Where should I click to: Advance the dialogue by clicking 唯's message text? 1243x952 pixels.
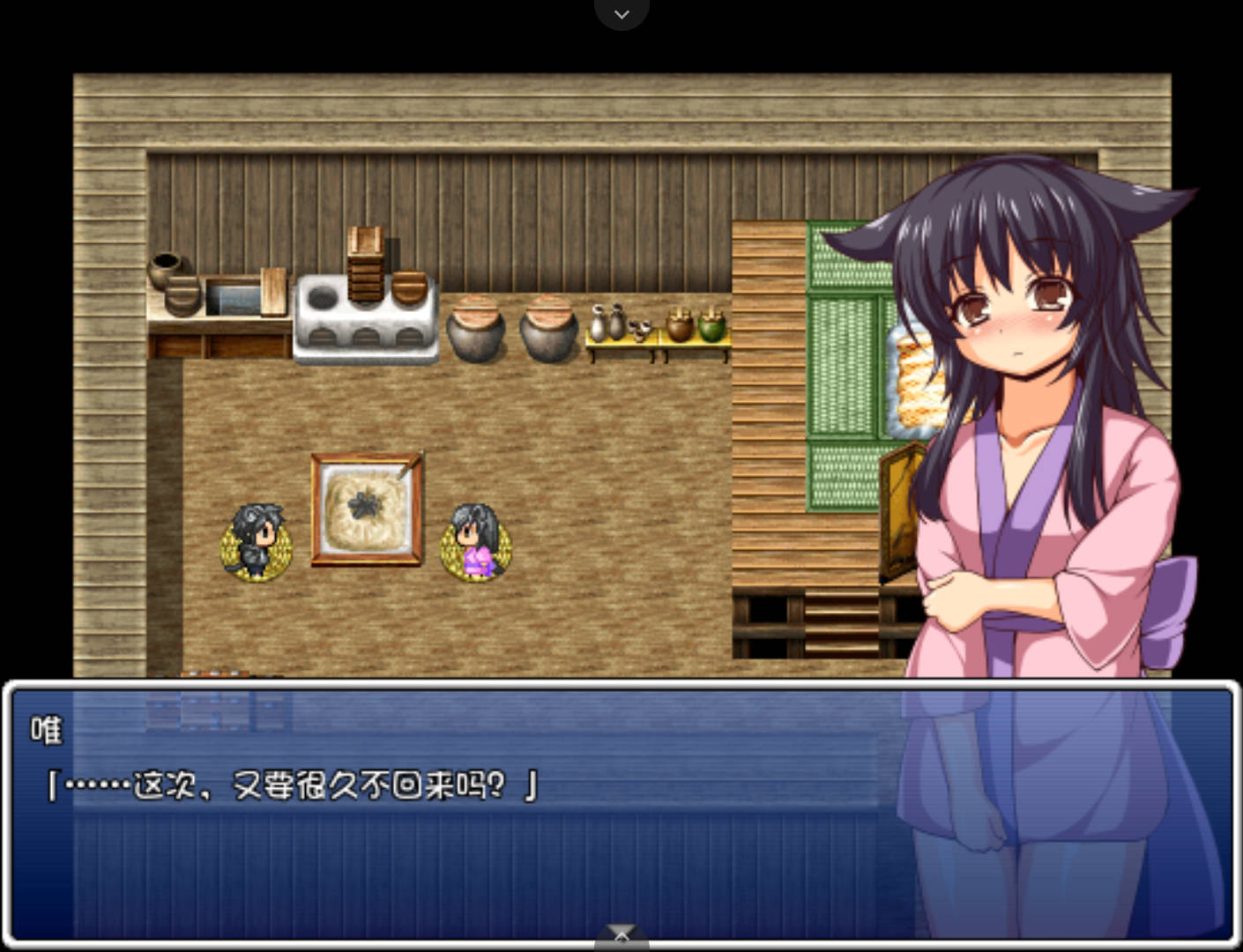point(293,785)
